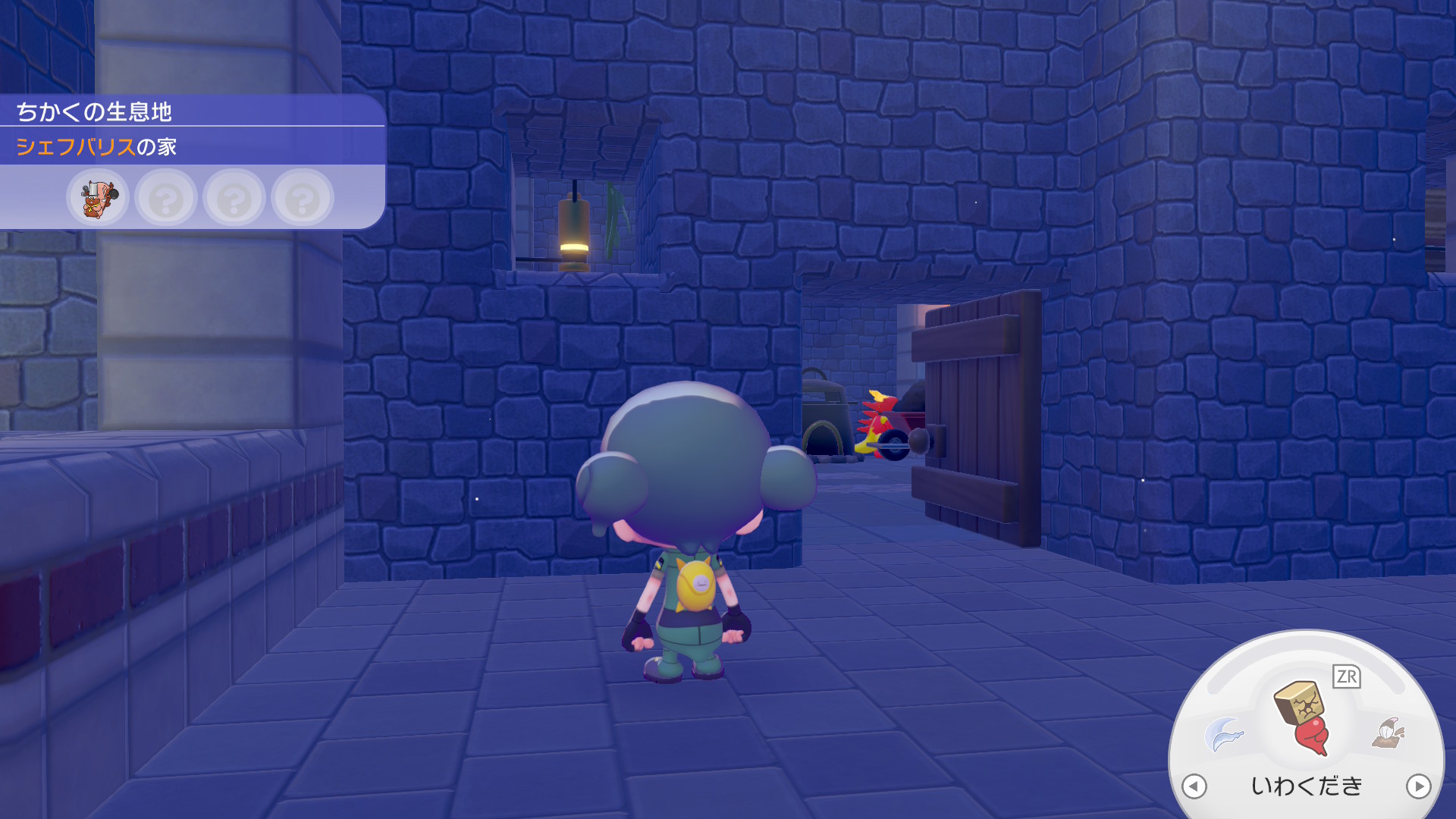Screen dimensions: 1456x819
Task: Open the シェフバリスの家 habitat entry
Action: tap(96, 146)
